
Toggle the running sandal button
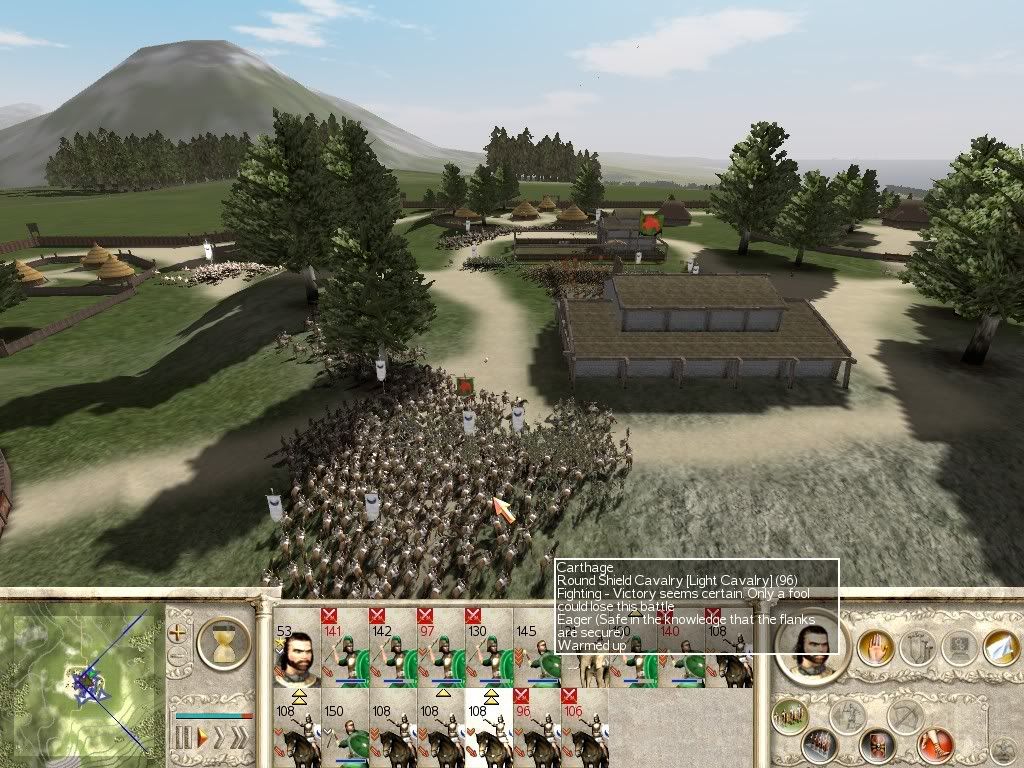[x=936, y=745]
